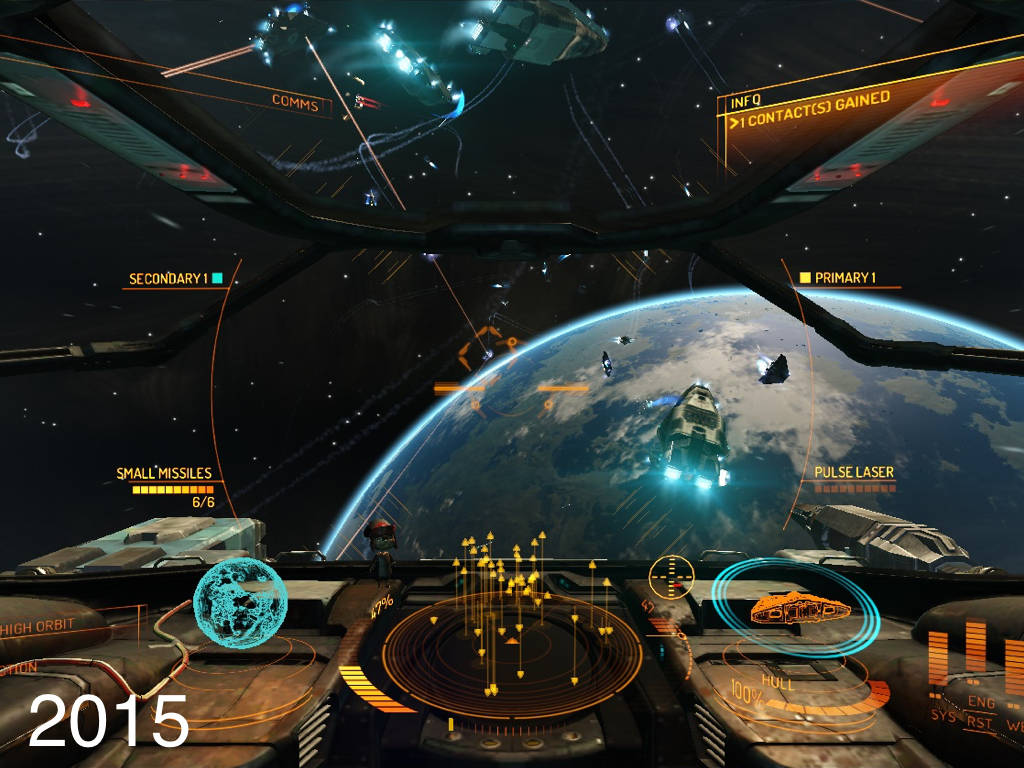Click the central radar scanner disc
Screen dimensions: 1024x768
511,655
